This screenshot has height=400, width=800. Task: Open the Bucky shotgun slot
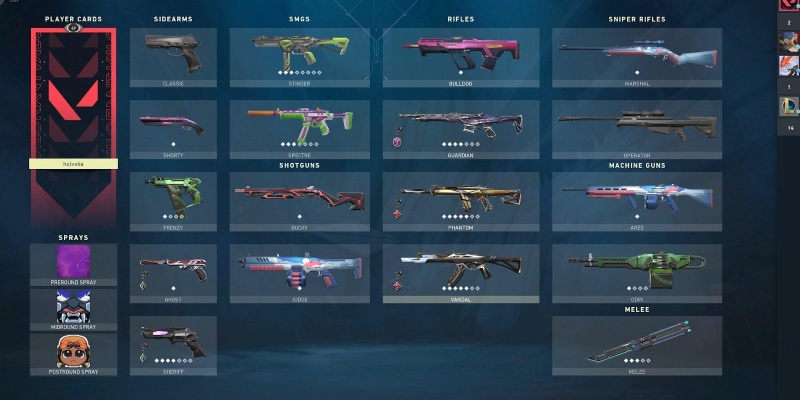[300, 201]
